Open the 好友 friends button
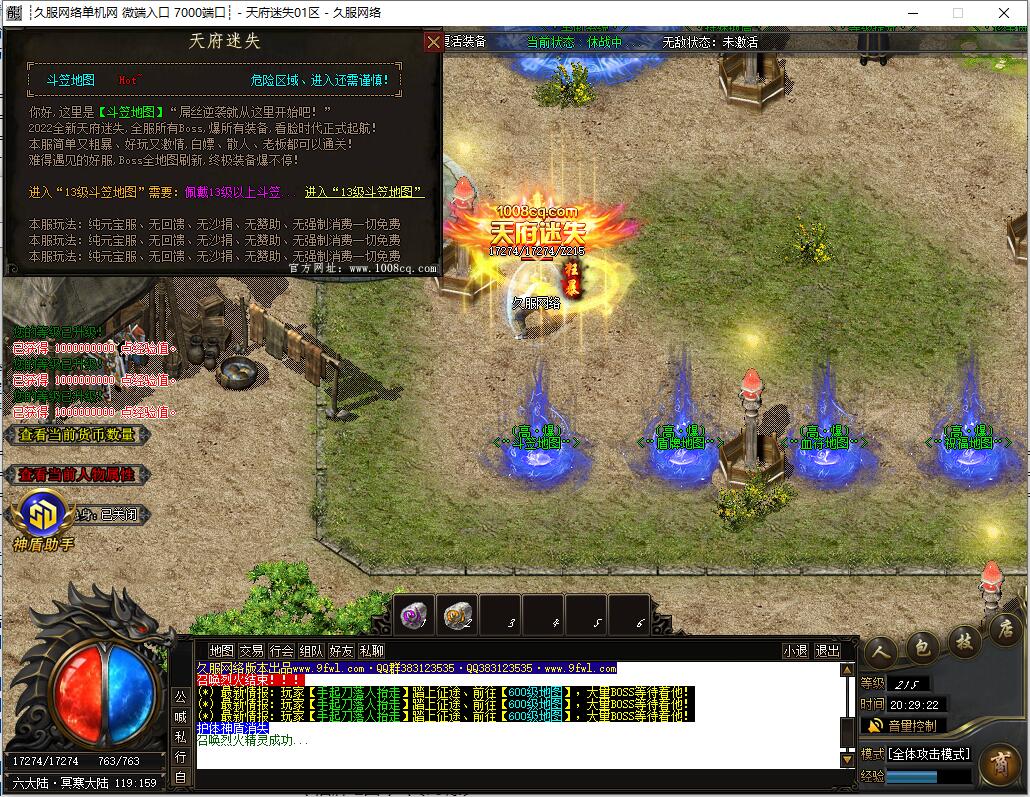1030x797 pixels. [x=341, y=651]
